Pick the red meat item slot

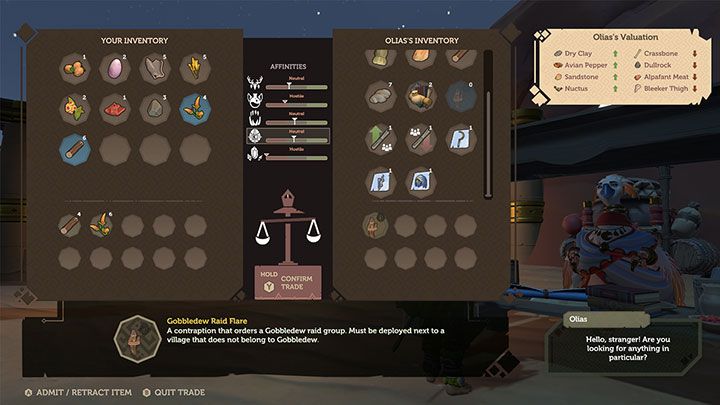(115, 108)
